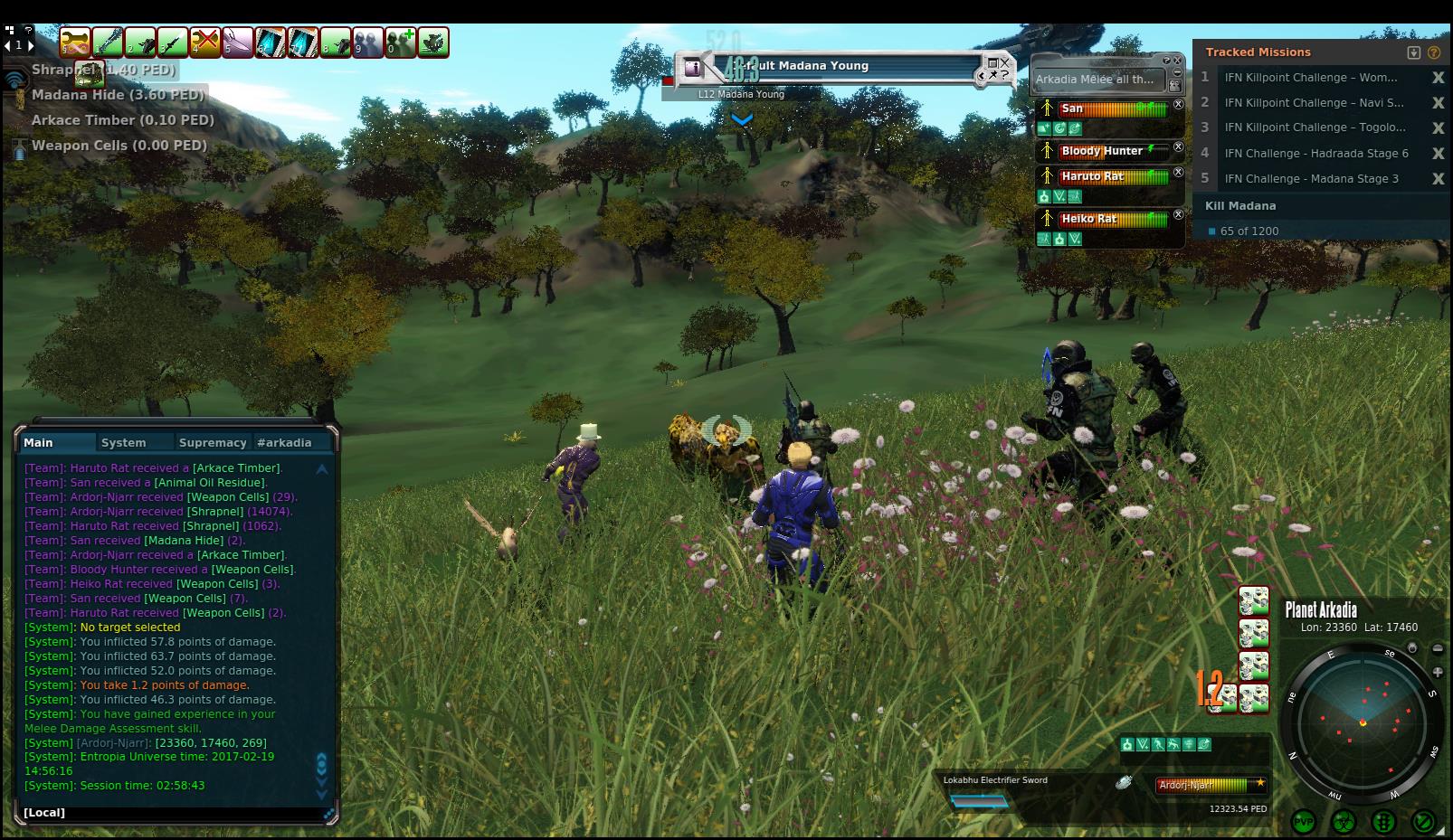Toggle the PVP indicator button
The width and height of the screenshot is (1453, 840).
1304,822
